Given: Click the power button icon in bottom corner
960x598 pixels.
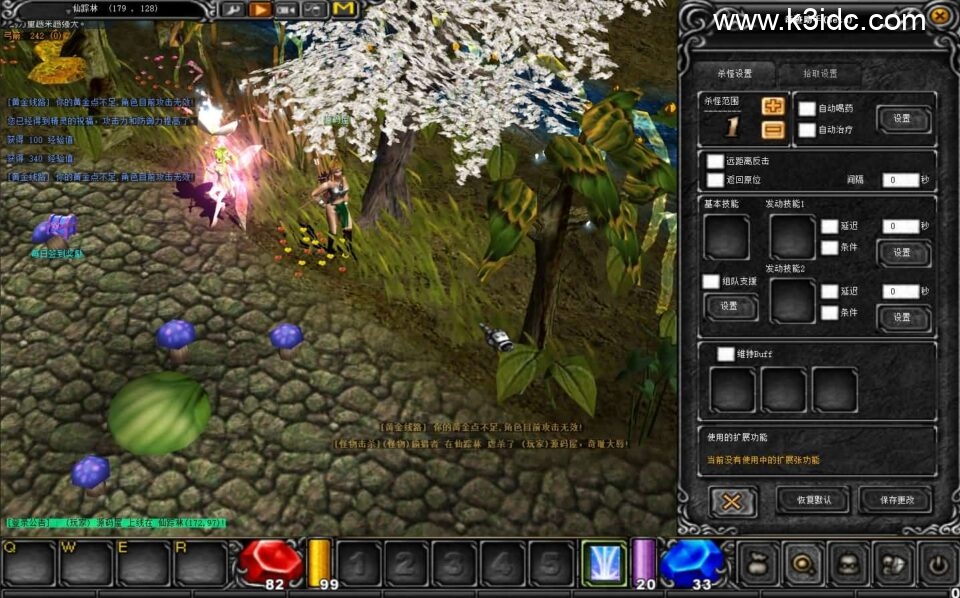Looking at the screenshot, I should pyautogui.click(x=938, y=564).
